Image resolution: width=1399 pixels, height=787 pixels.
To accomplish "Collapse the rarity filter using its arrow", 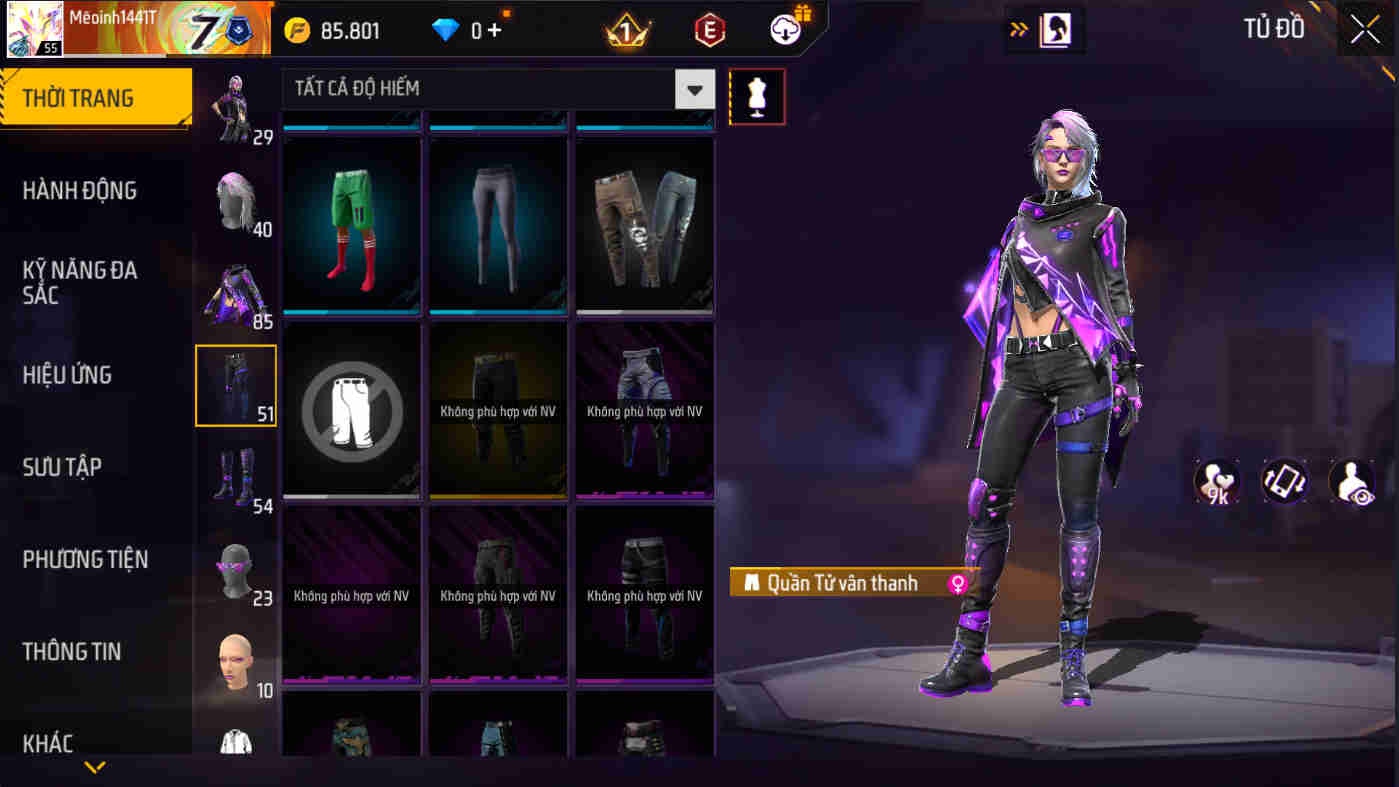I will pos(694,88).
